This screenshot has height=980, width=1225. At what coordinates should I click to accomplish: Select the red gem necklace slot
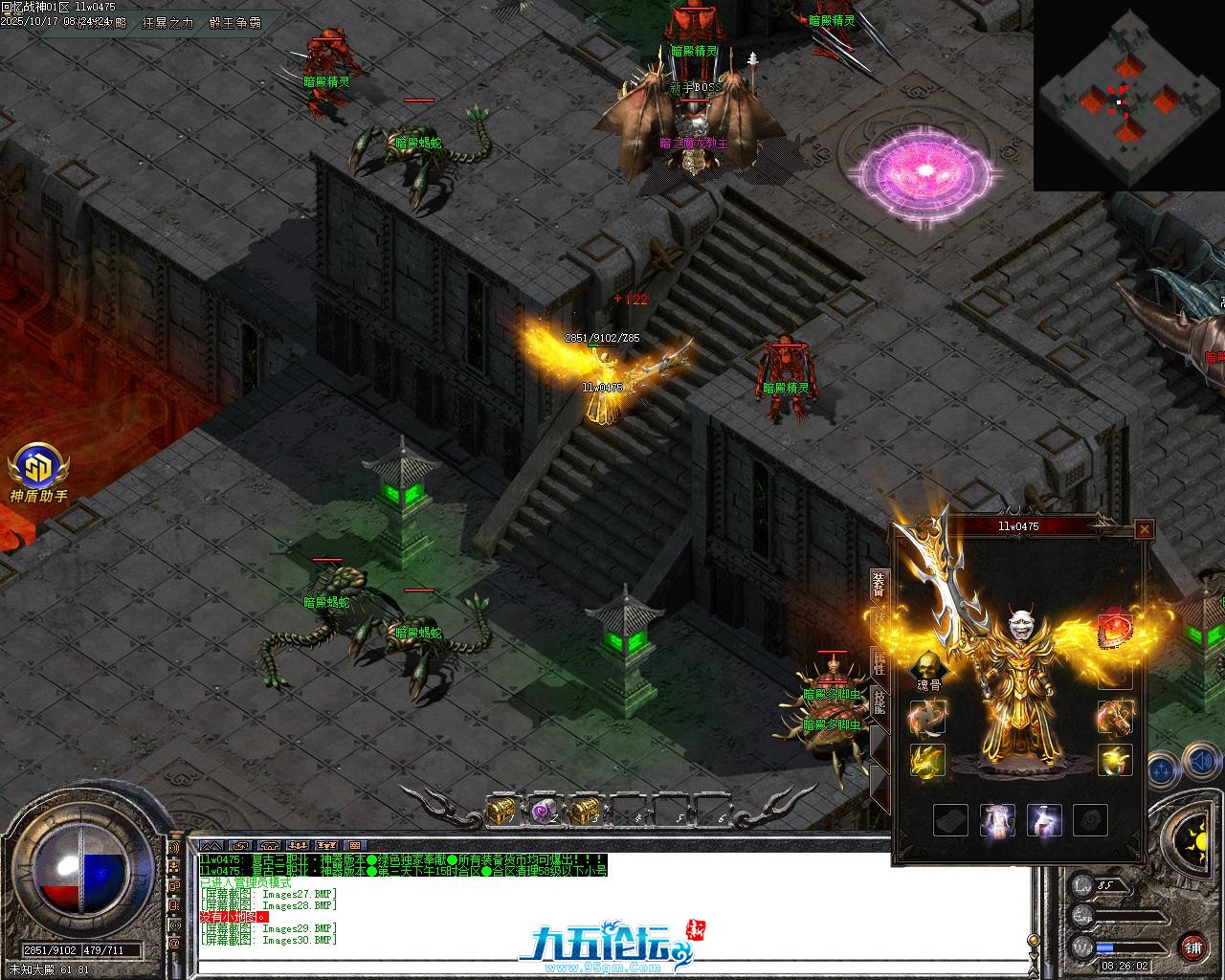click(1114, 630)
